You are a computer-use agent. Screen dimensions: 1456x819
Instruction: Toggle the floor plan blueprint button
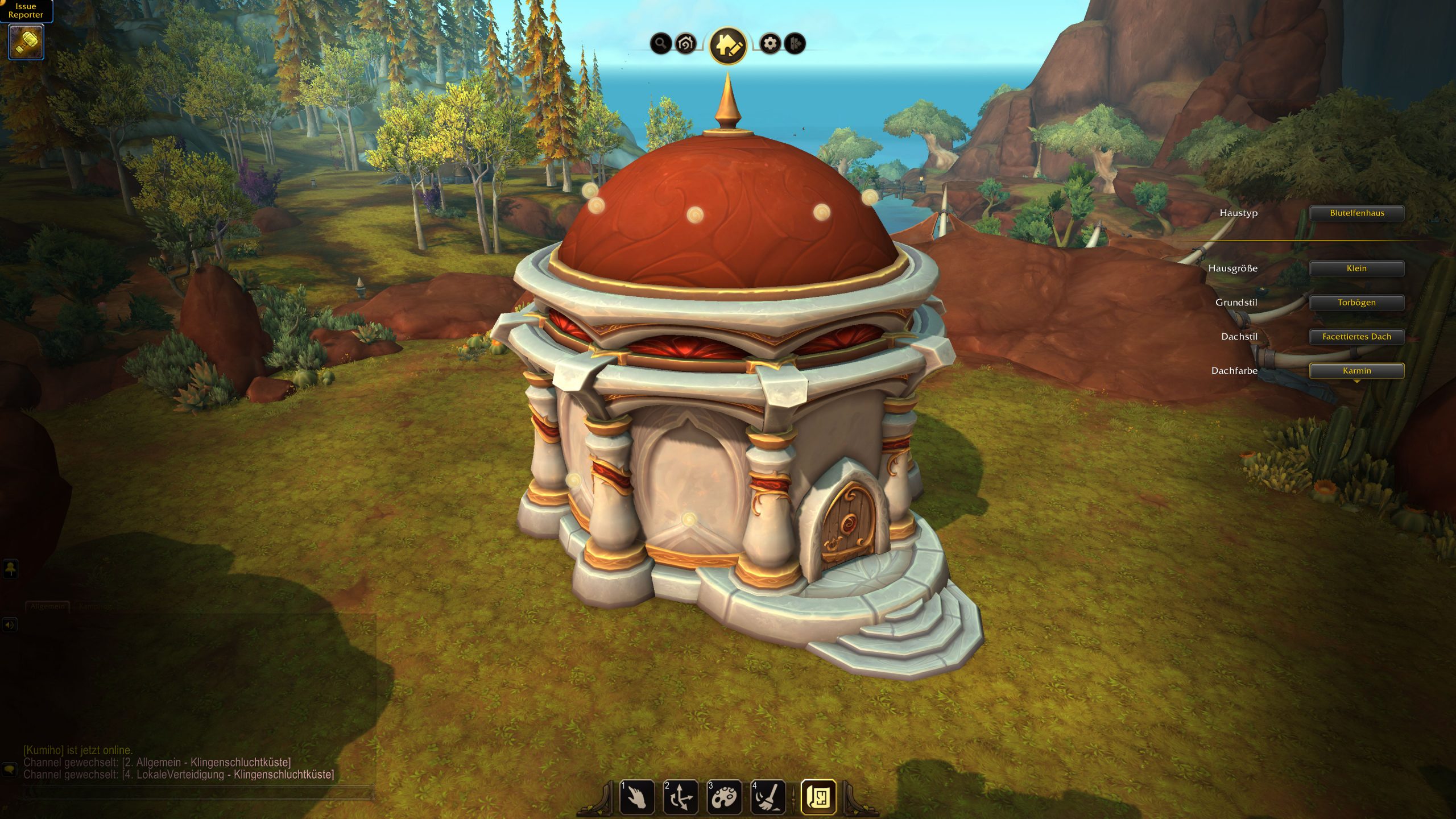click(818, 797)
